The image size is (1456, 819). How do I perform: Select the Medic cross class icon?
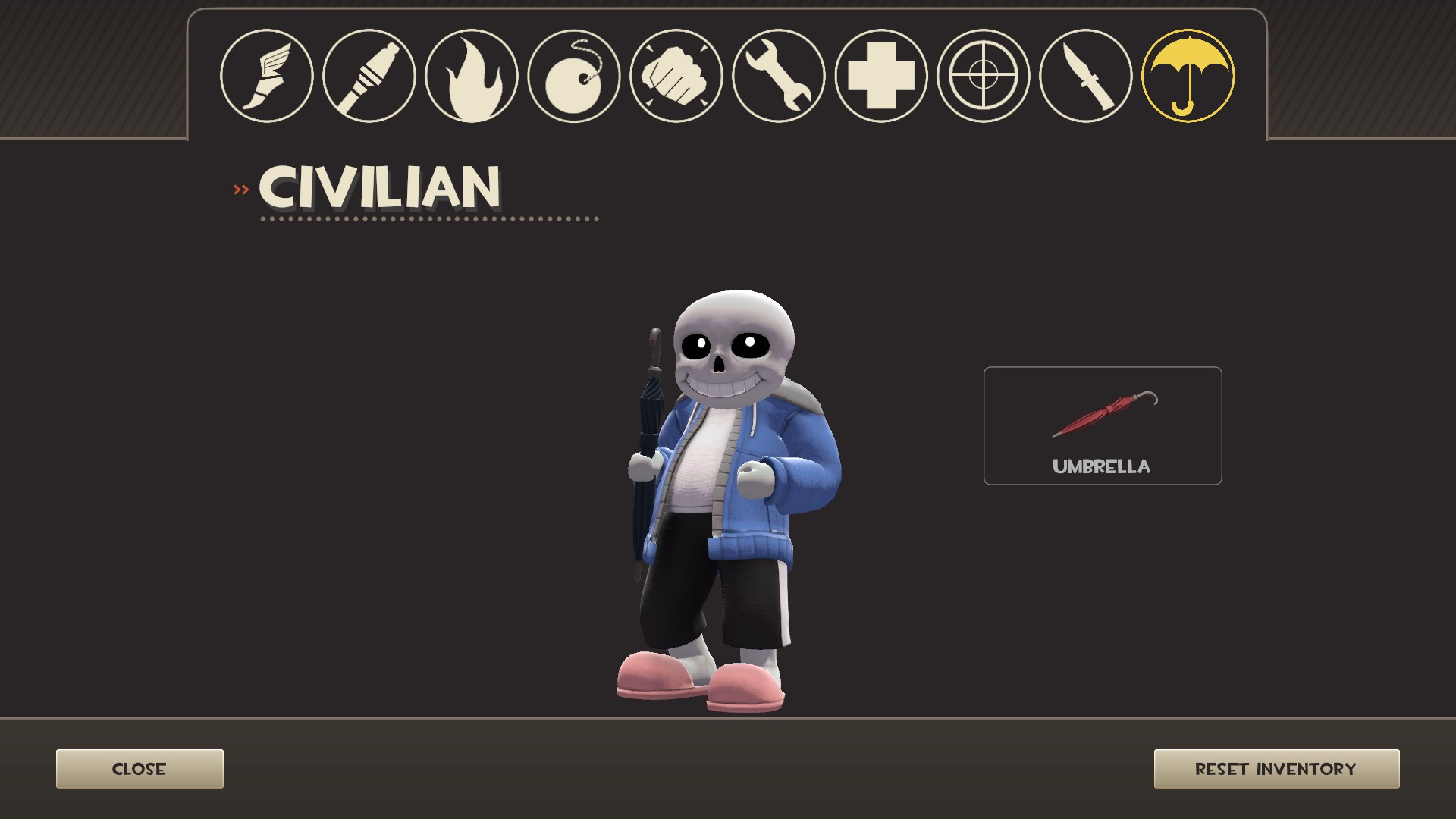880,75
